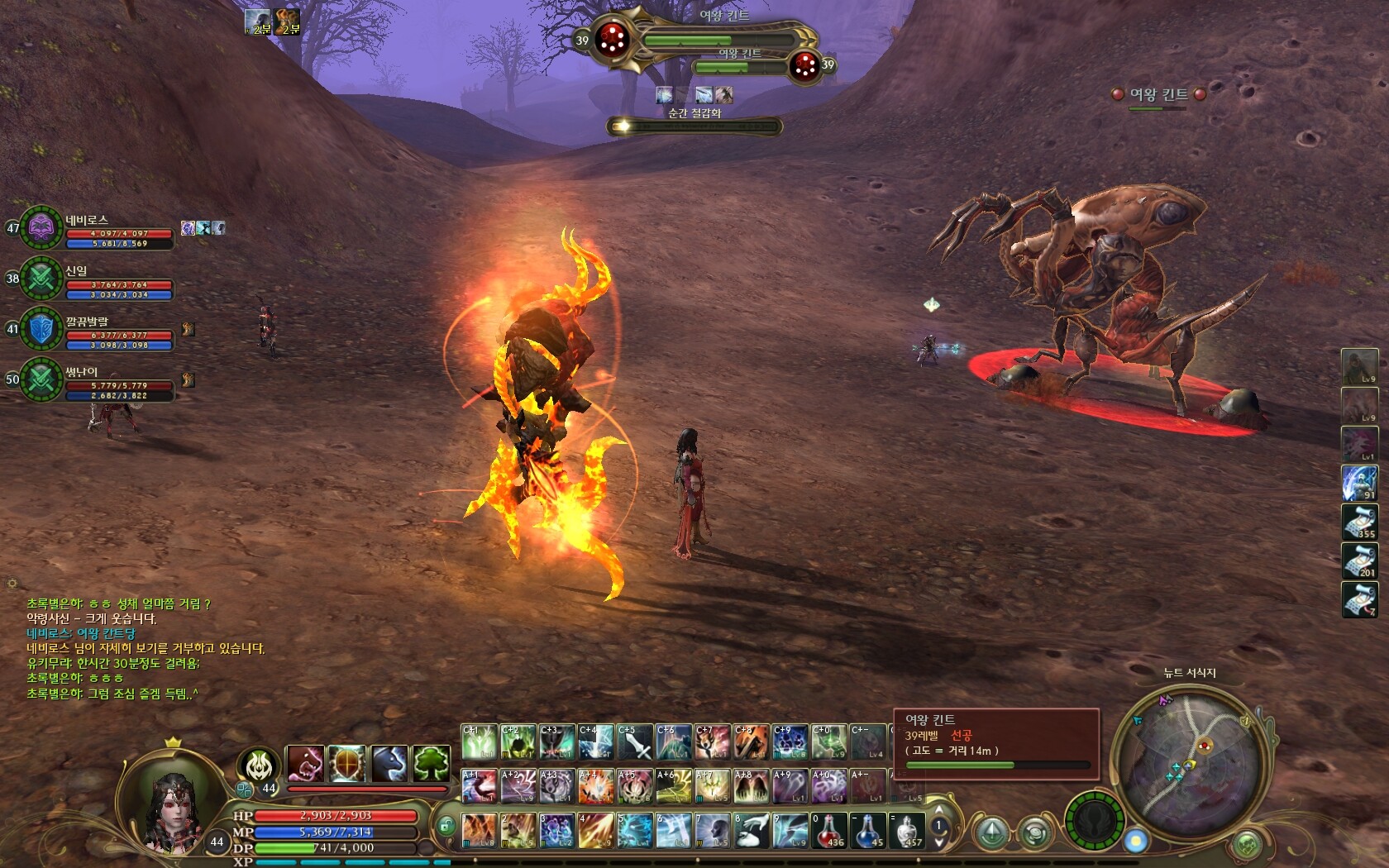
Task: Cast the skill in hotbar slot 1
Action: point(479,829)
